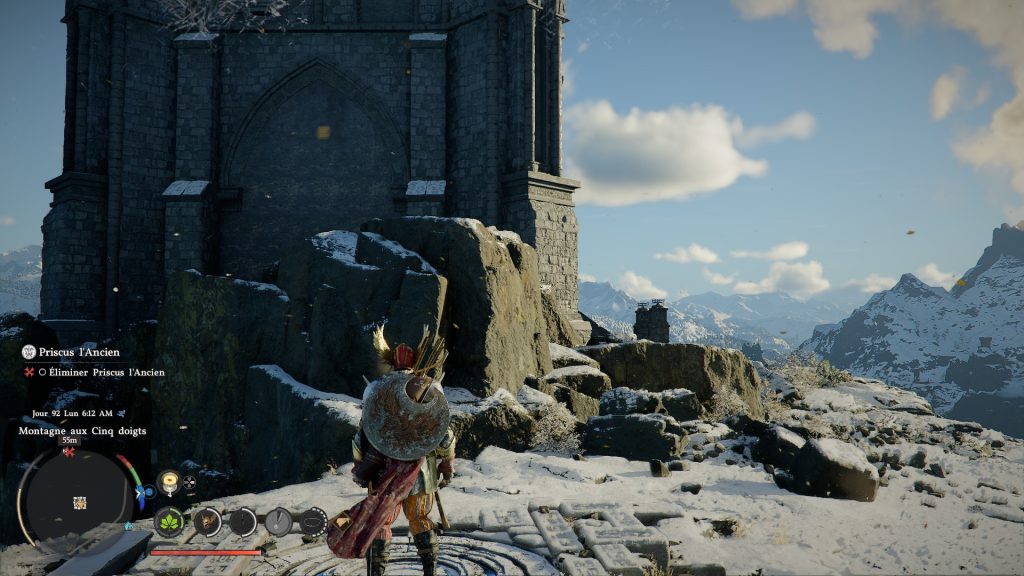Image resolution: width=1024 pixels, height=576 pixels.
Task: Click the small crosshair icon beside lantern
Action: (190, 481)
